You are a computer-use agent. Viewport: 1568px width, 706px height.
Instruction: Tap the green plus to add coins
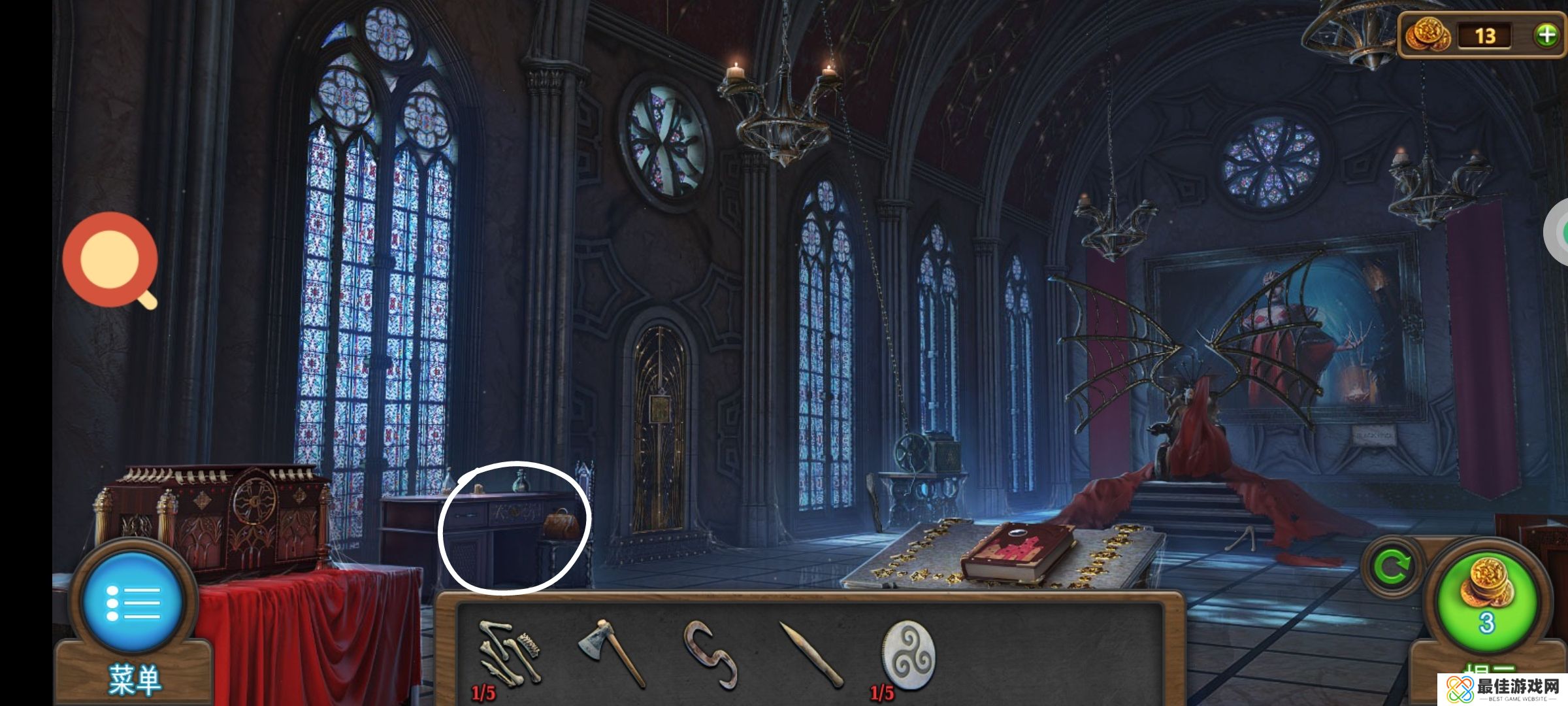[x=1546, y=35]
